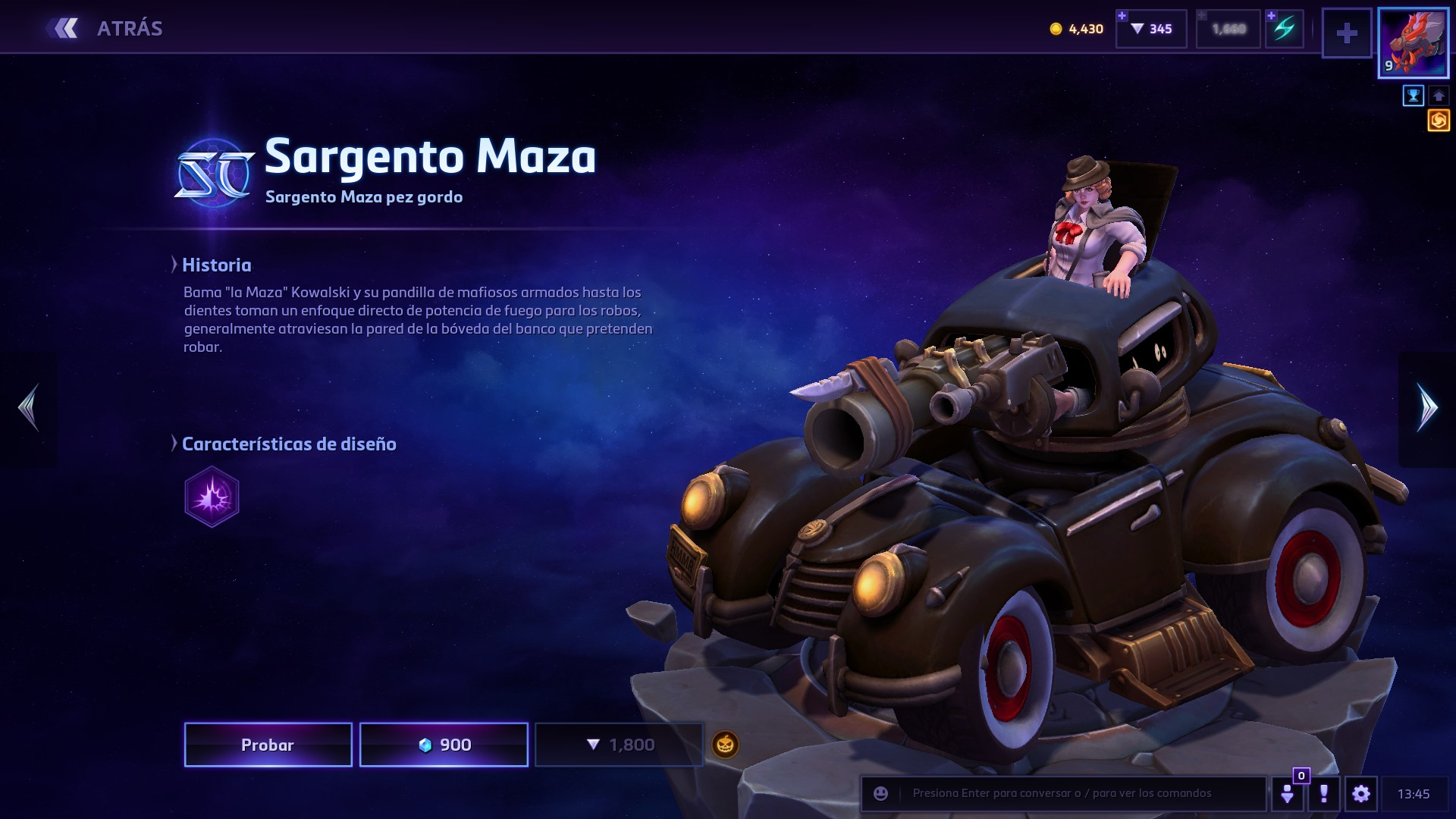
Task: Click the pumpkin event icon
Action: tap(725, 745)
